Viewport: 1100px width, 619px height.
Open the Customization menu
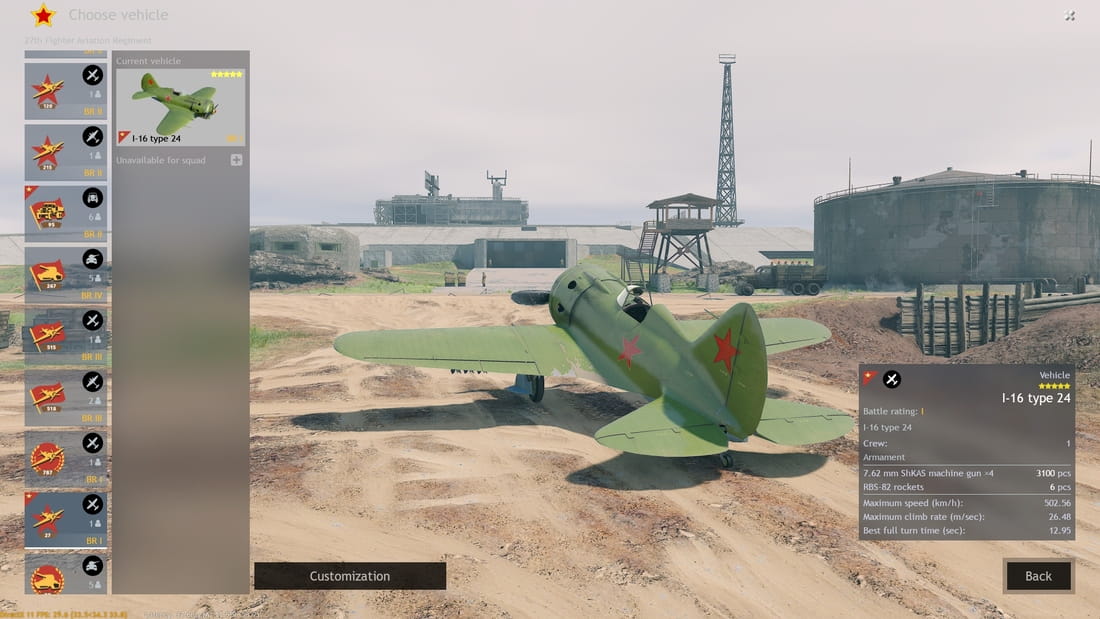pyautogui.click(x=349, y=576)
